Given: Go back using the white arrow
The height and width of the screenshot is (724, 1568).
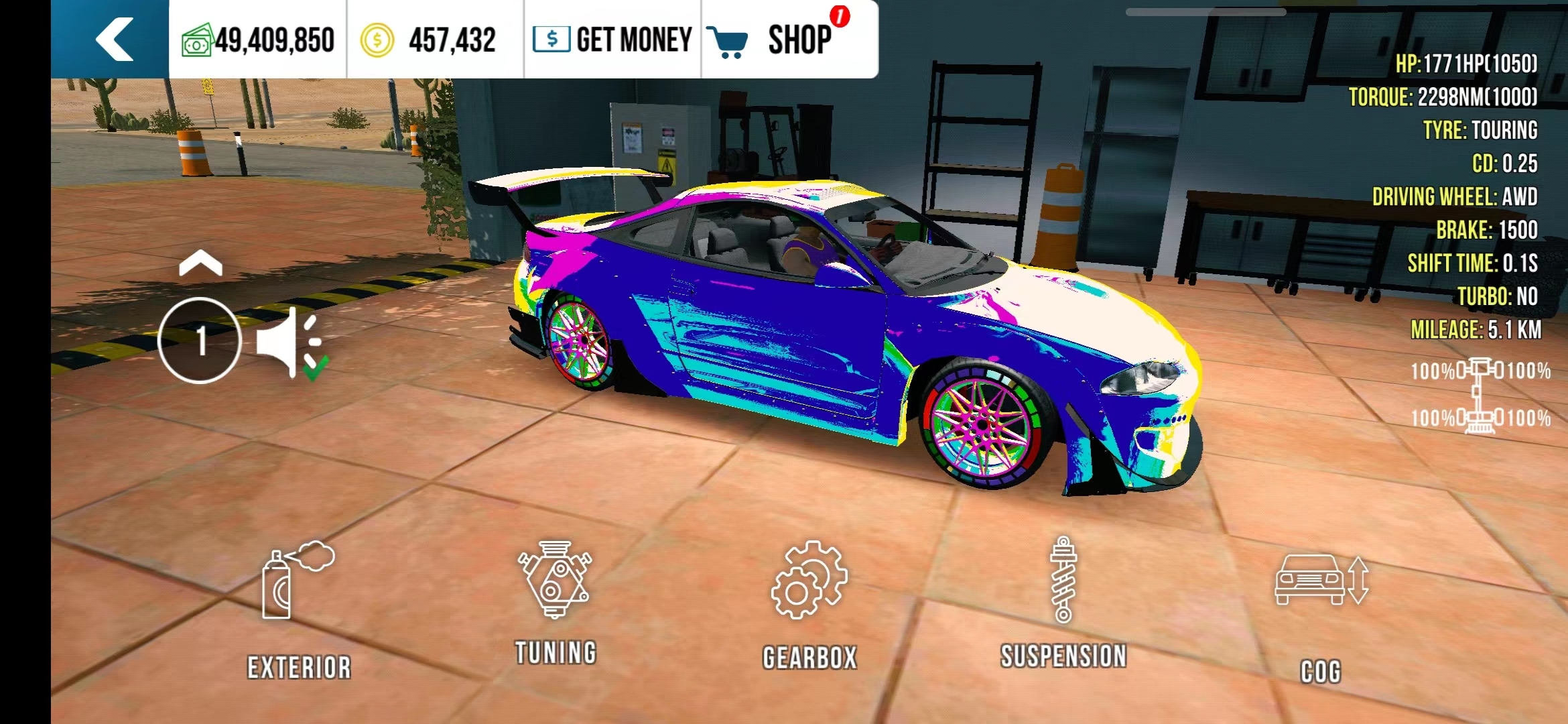Looking at the screenshot, I should [x=114, y=40].
